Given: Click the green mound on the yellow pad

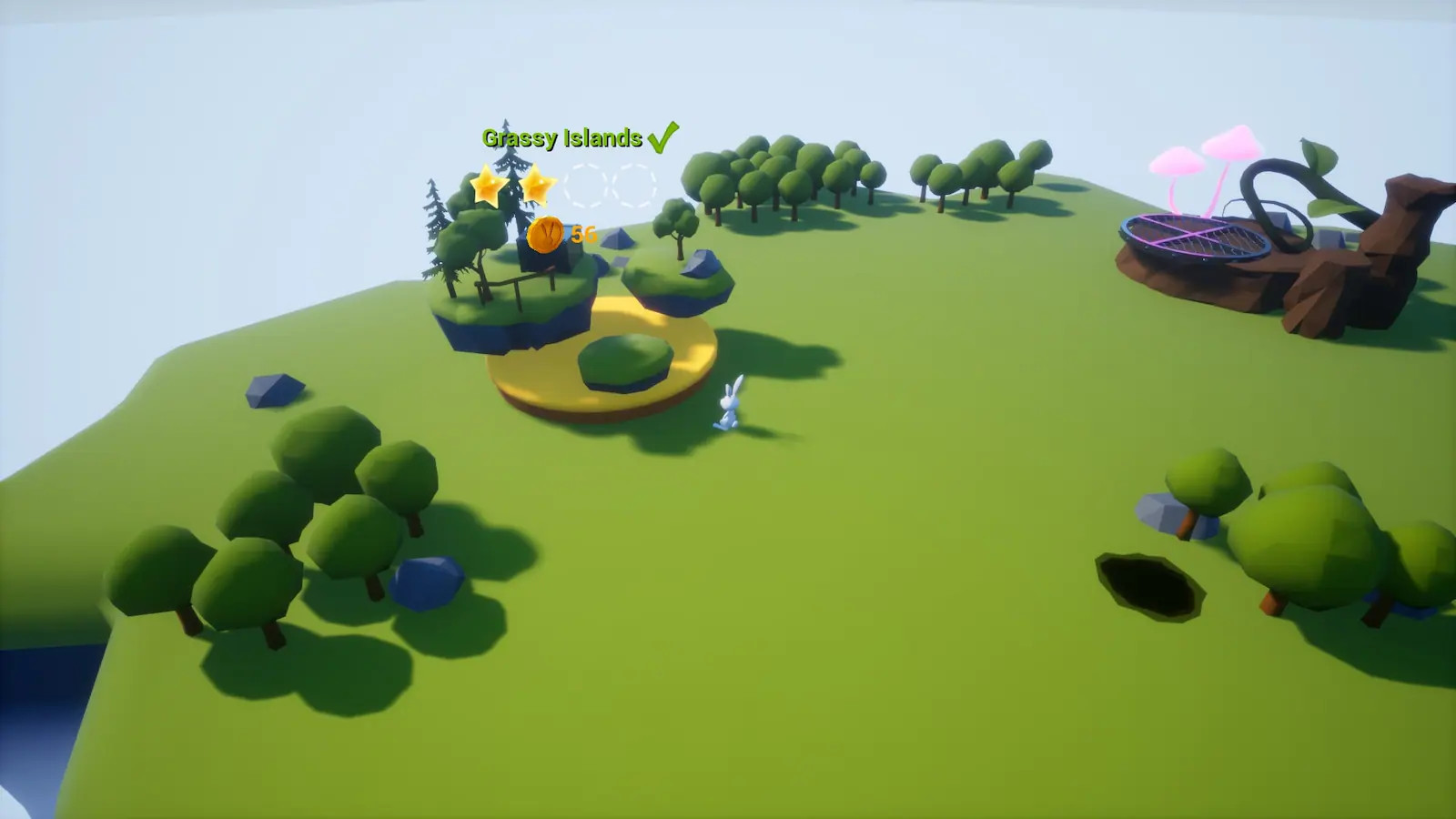Looking at the screenshot, I should 623,361.
